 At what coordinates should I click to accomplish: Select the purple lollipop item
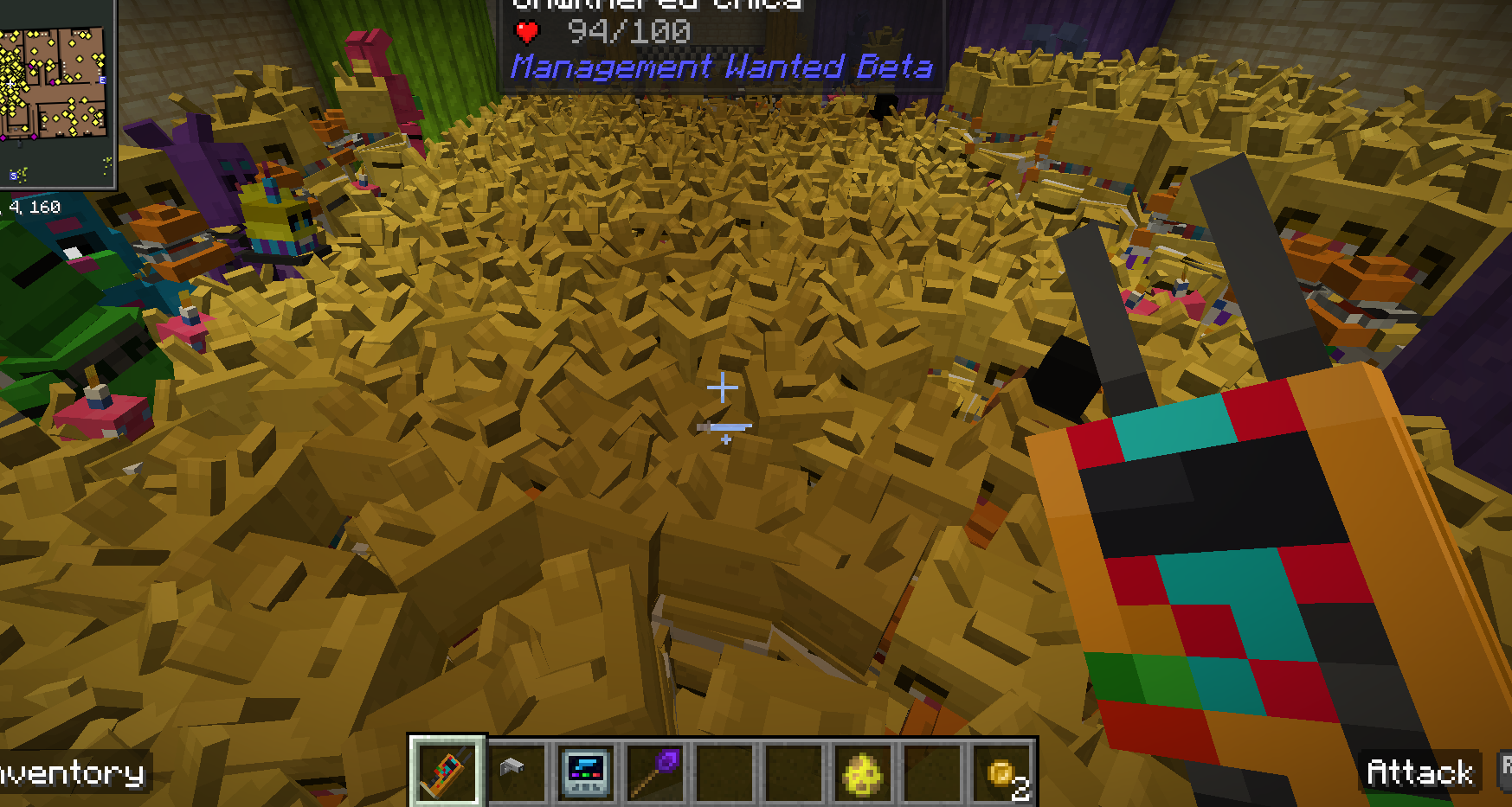coord(655,772)
